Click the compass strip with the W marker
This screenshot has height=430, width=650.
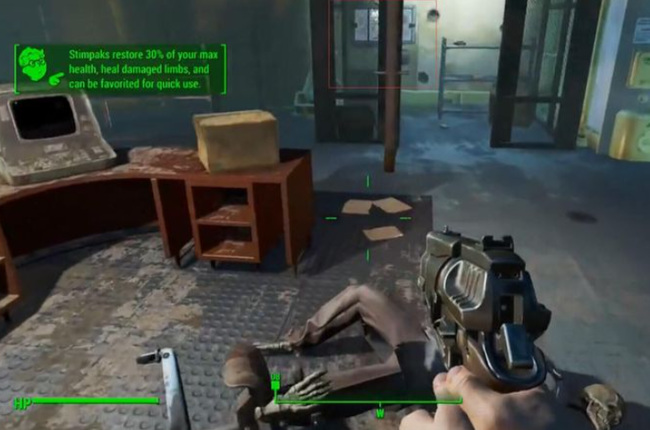tap(380, 402)
